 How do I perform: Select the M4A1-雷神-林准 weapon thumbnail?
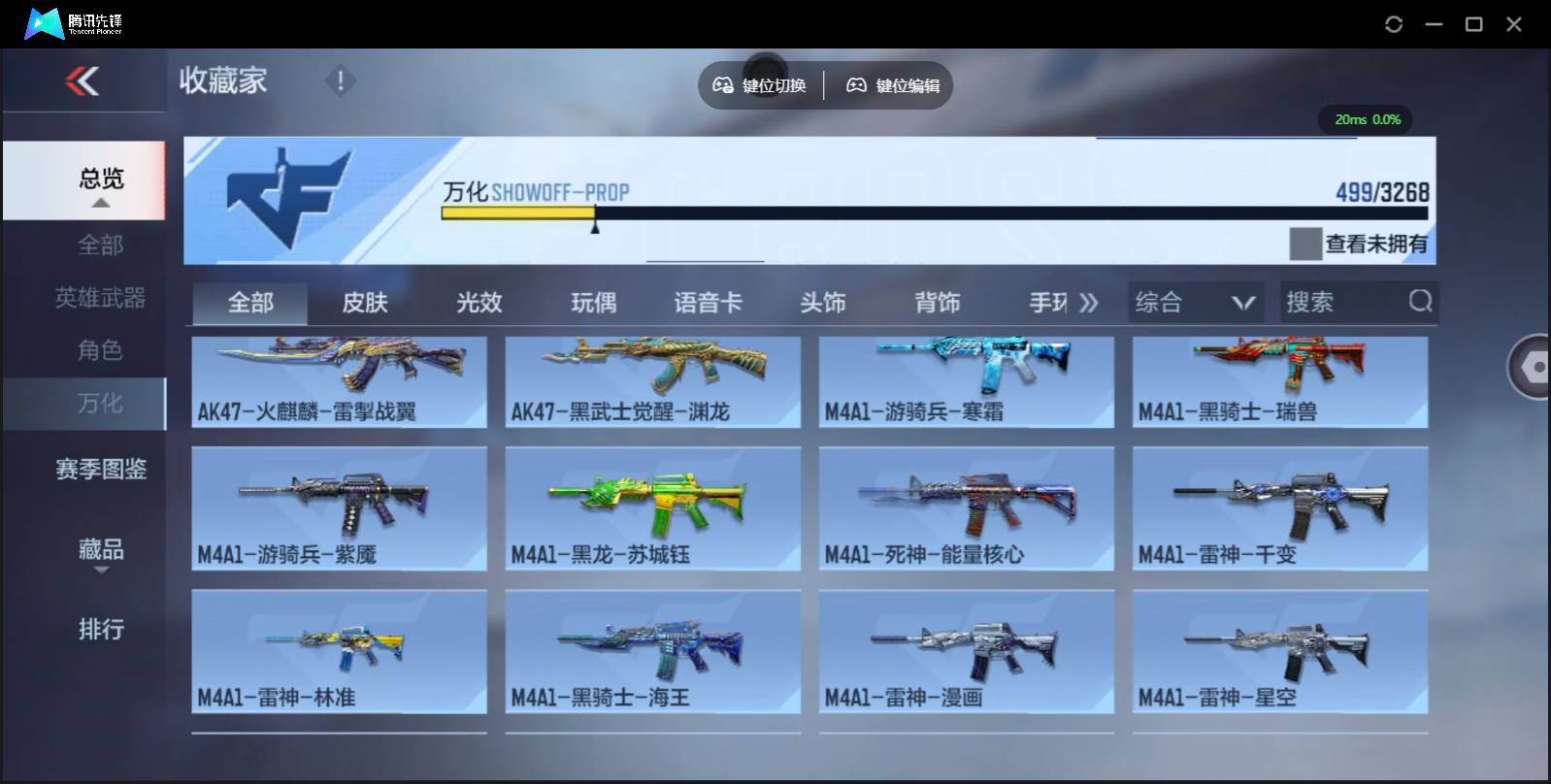click(339, 652)
